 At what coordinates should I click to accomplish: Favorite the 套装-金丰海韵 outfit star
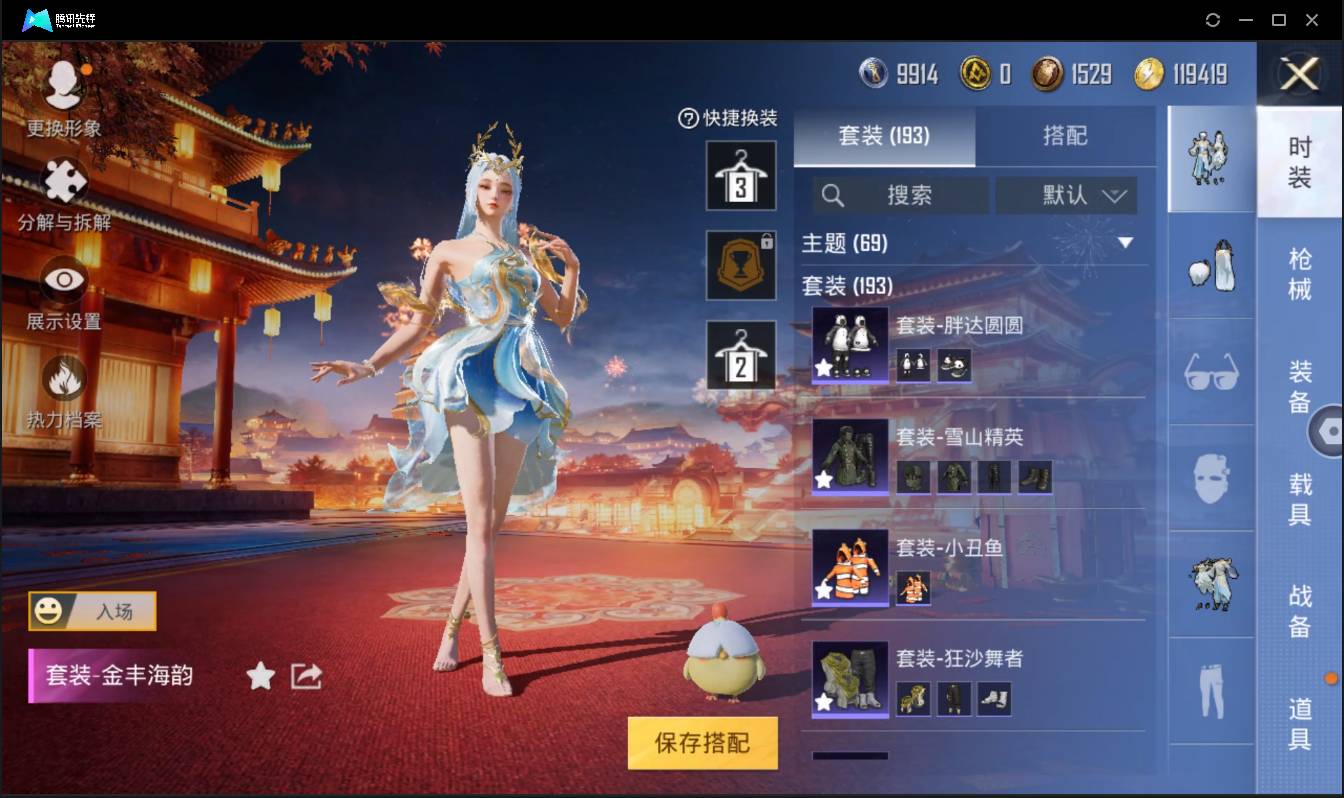[259, 676]
